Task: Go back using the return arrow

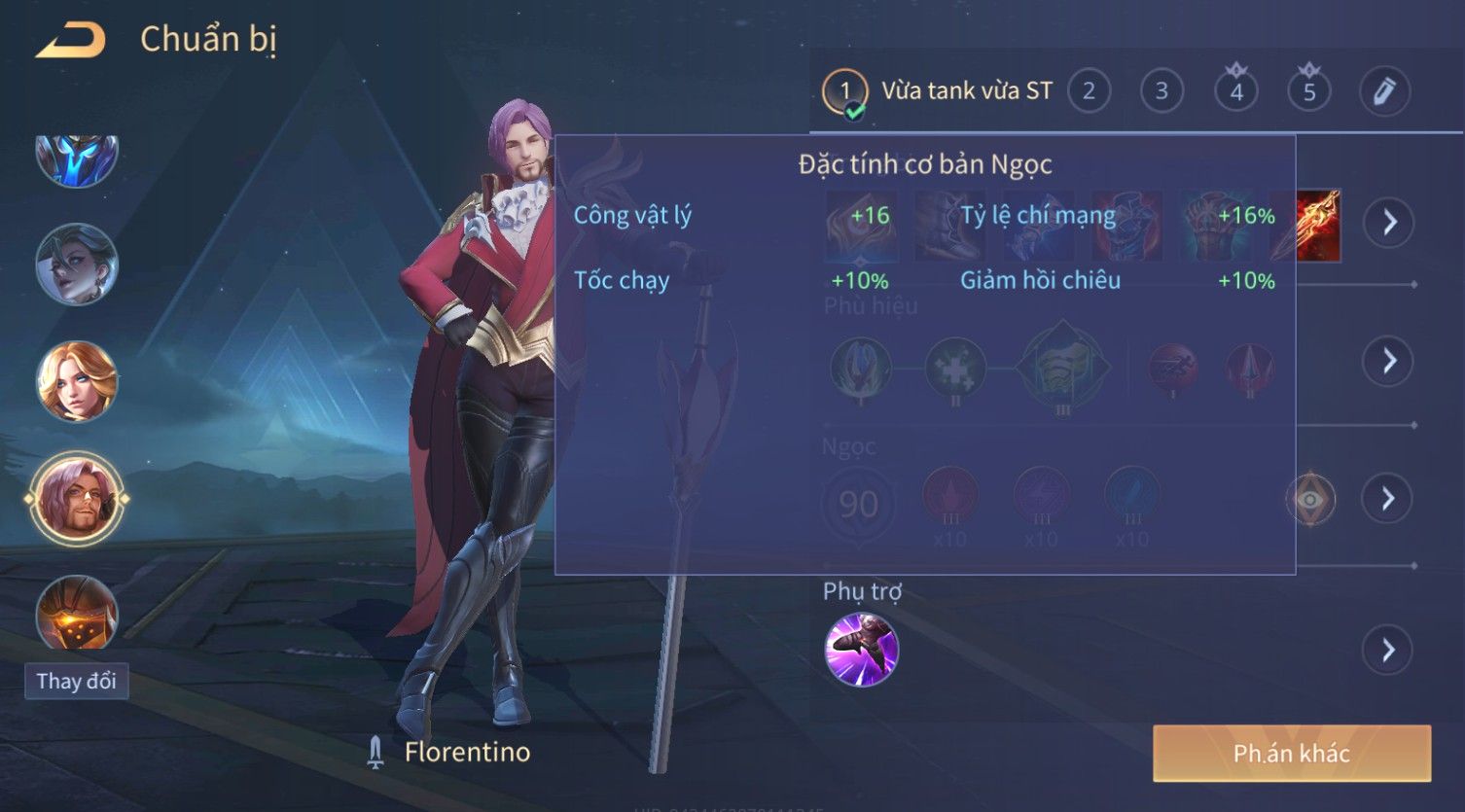Action: (x=70, y=41)
